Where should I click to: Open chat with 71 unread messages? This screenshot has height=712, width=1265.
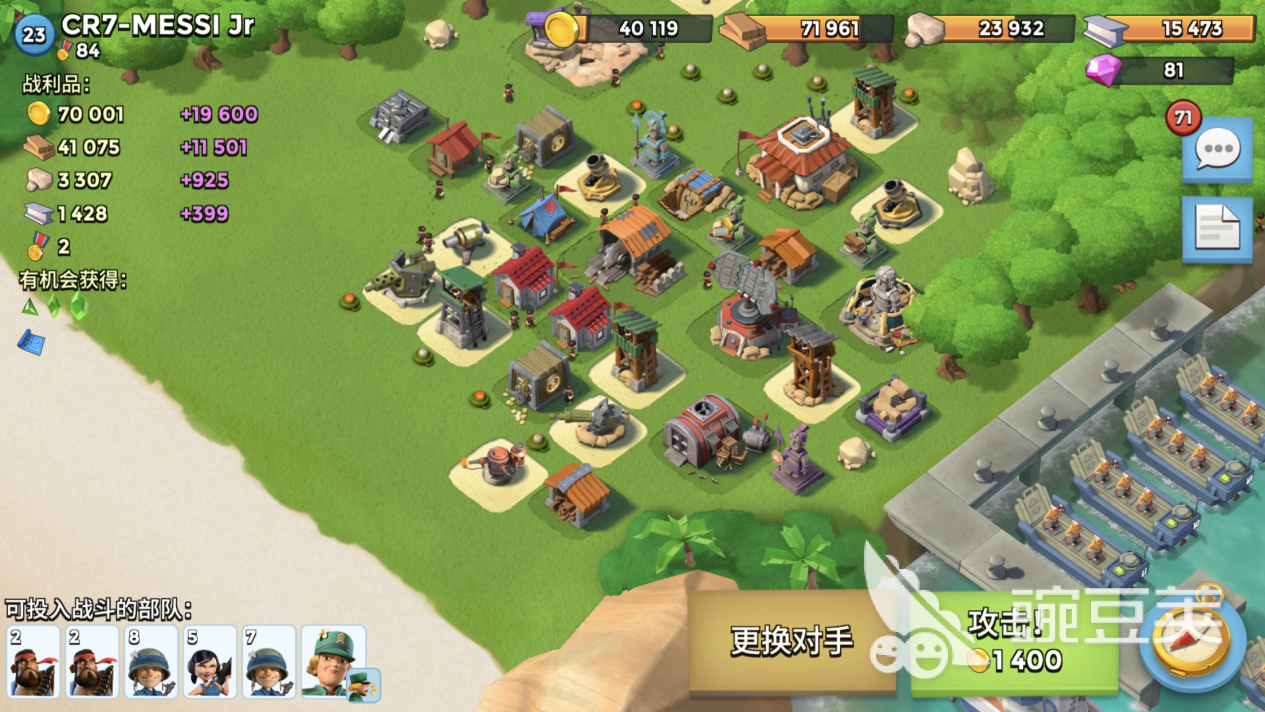click(x=1217, y=150)
